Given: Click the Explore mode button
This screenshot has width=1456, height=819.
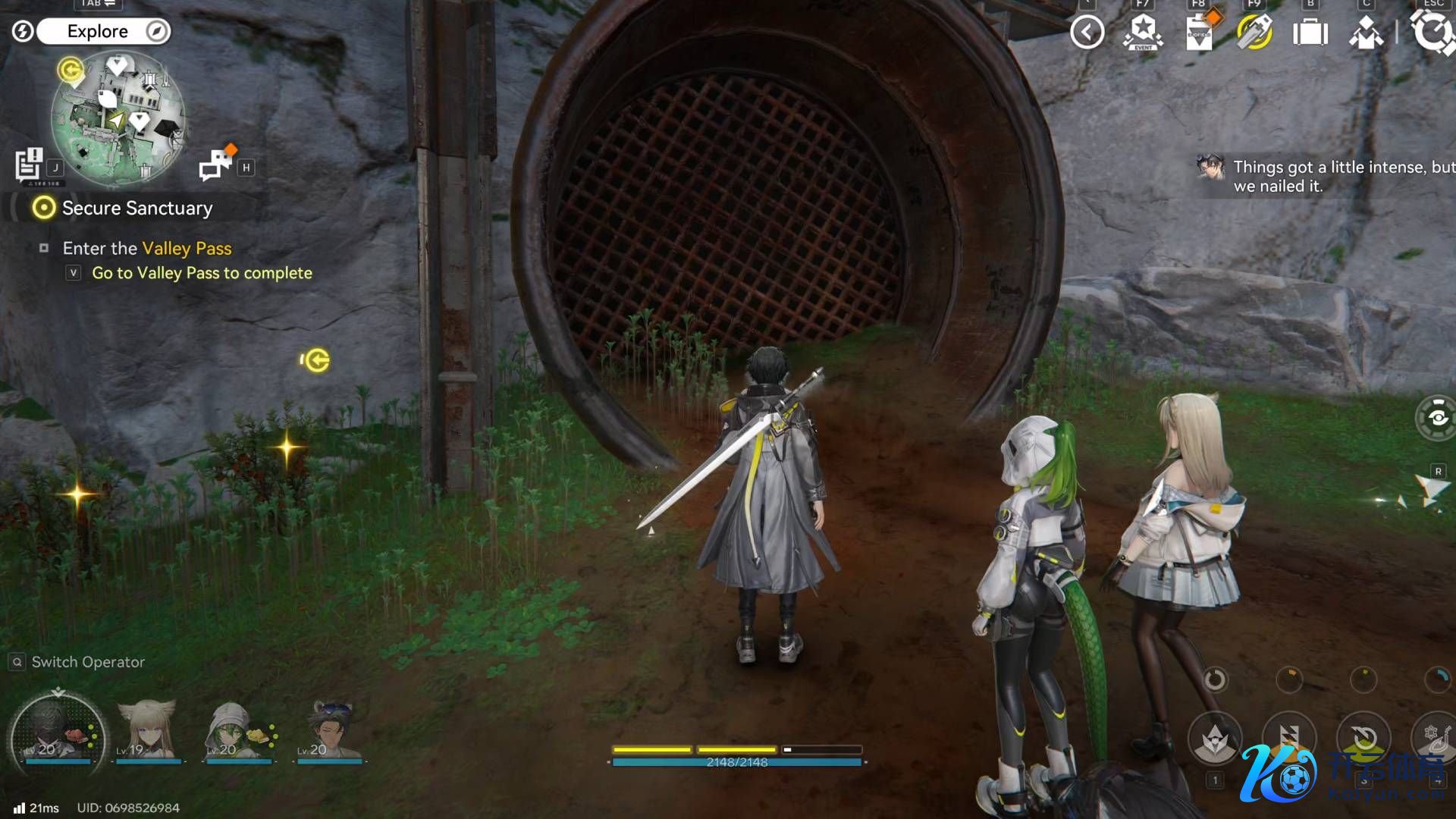Looking at the screenshot, I should [99, 31].
